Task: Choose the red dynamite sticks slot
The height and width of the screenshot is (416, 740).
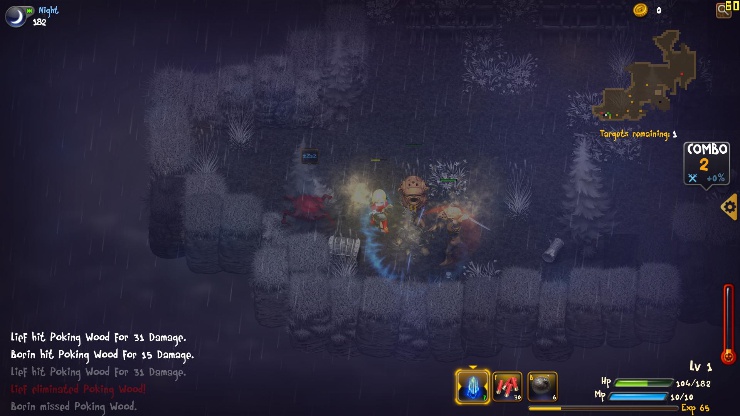Action: coord(507,386)
